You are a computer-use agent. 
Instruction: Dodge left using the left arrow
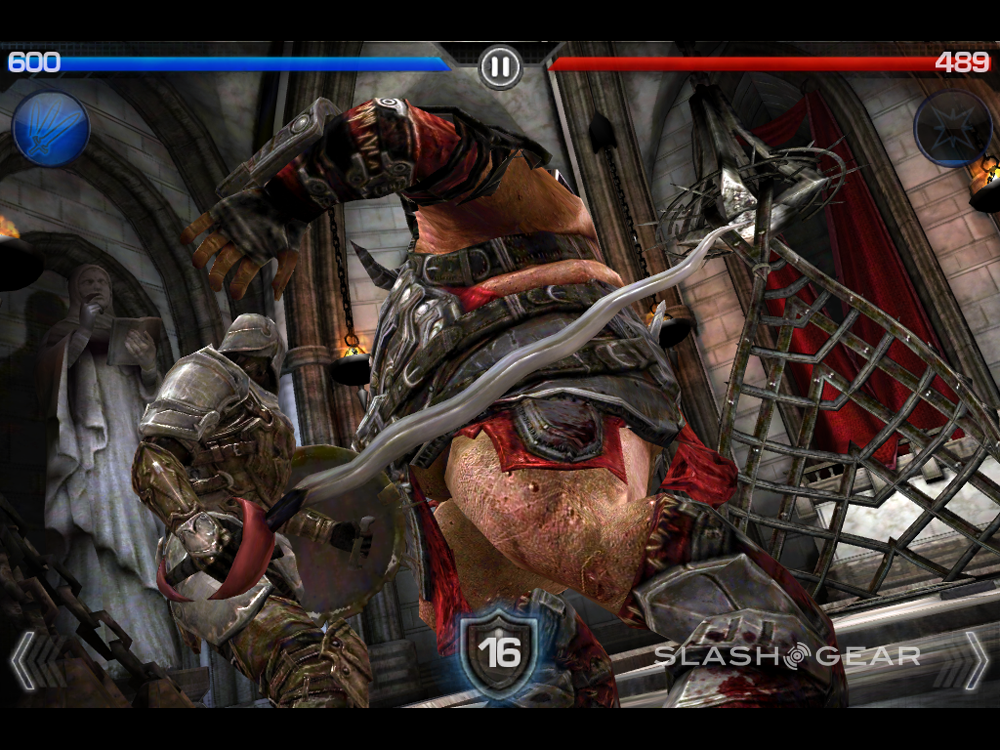coord(24,660)
